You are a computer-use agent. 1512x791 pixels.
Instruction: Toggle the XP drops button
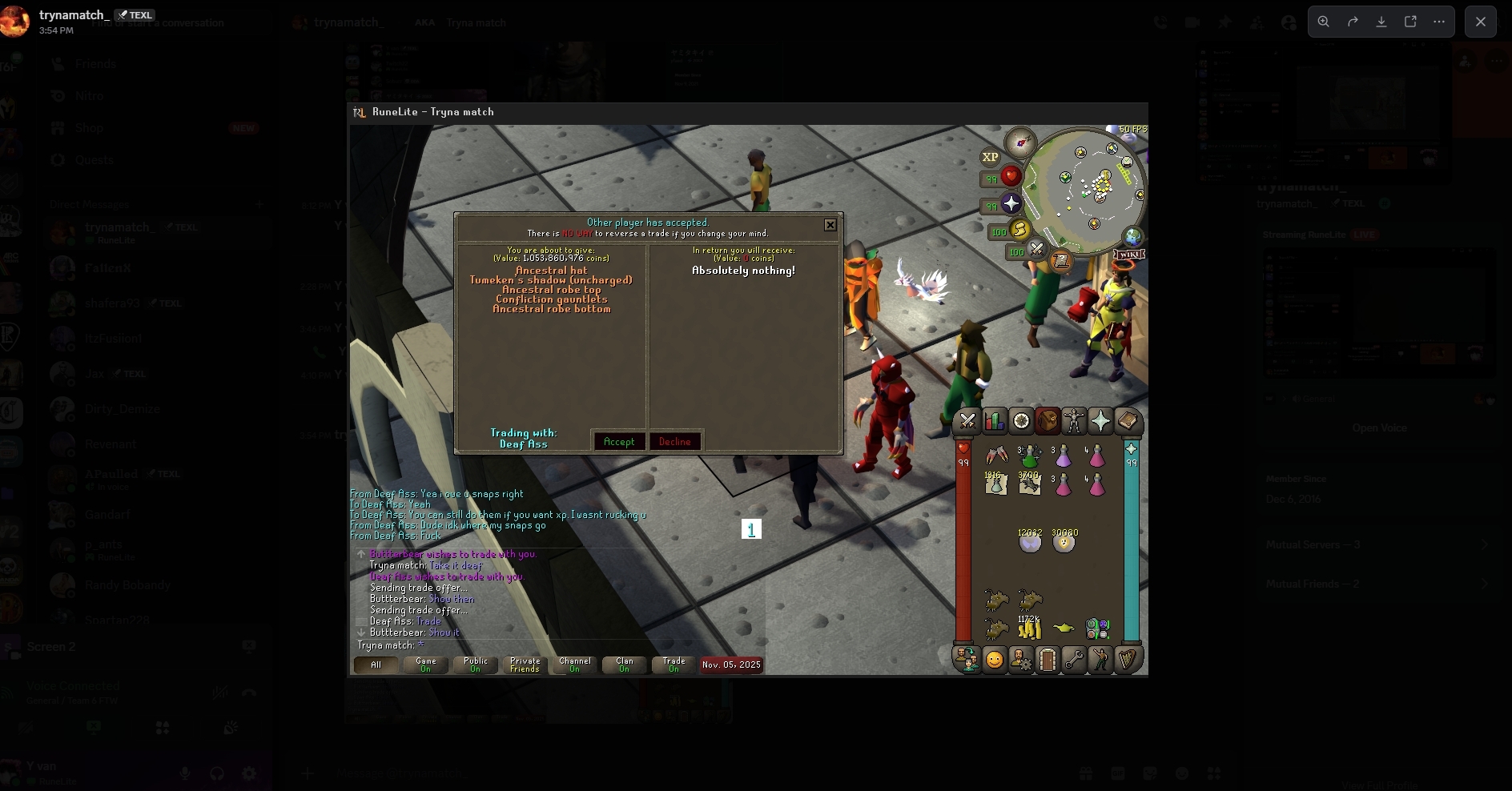pos(991,158)
